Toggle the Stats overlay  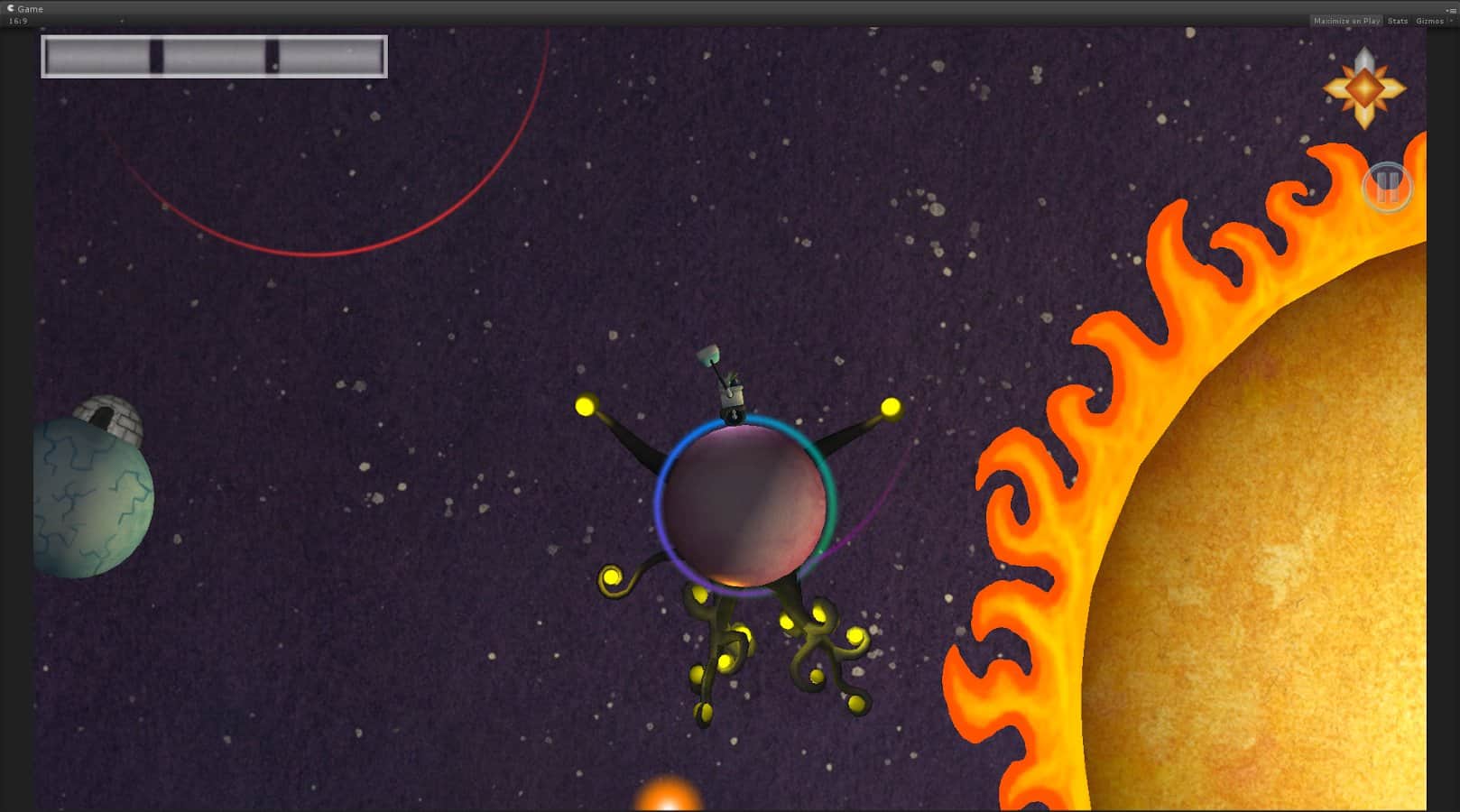coord(1397,20)
